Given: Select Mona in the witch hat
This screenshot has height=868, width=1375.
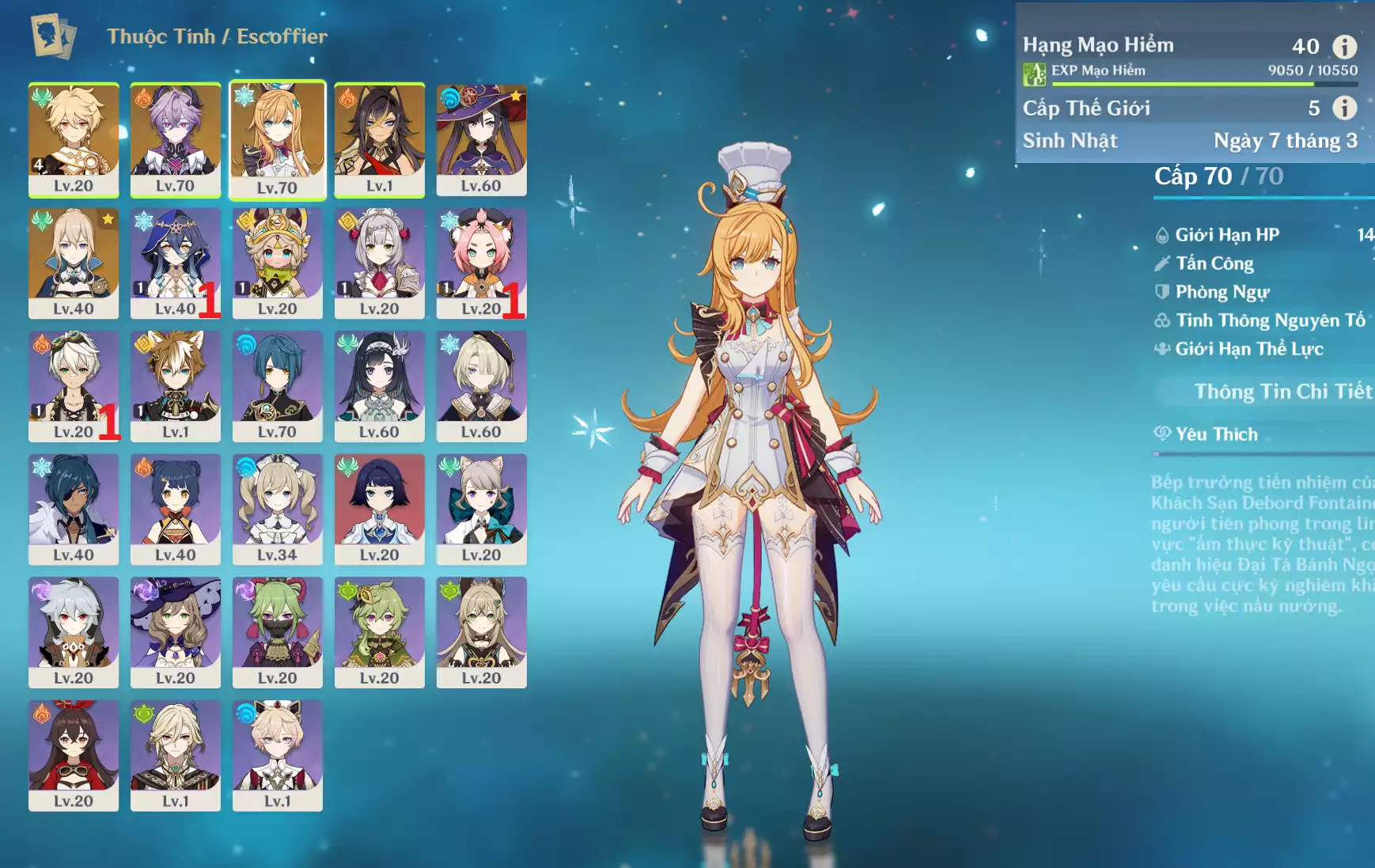Looking at the screenshot, I should tap(481, 139).
